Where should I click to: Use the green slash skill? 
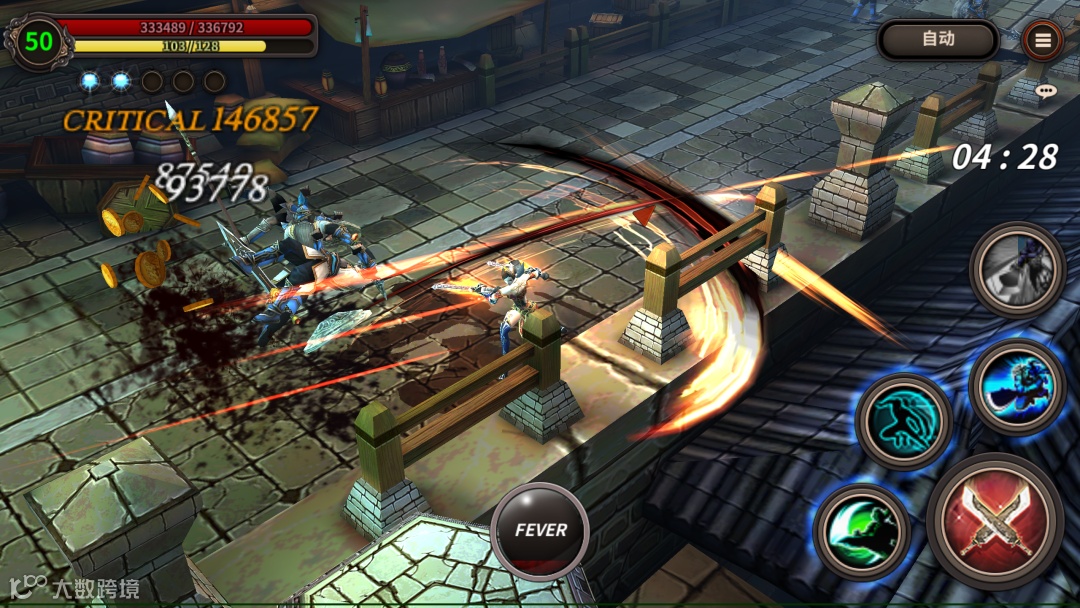click(862, 532)
